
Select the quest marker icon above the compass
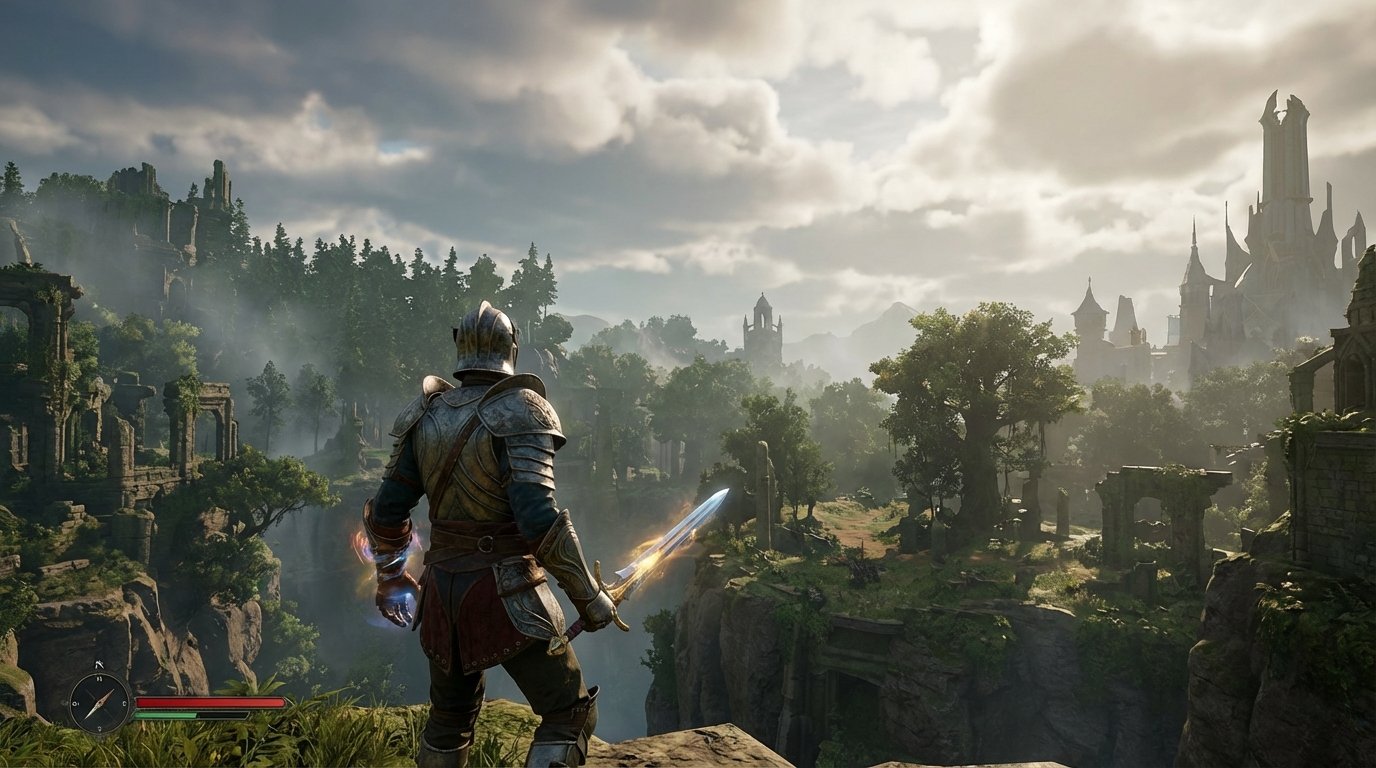pyautogui.click(x=99, y=664)
